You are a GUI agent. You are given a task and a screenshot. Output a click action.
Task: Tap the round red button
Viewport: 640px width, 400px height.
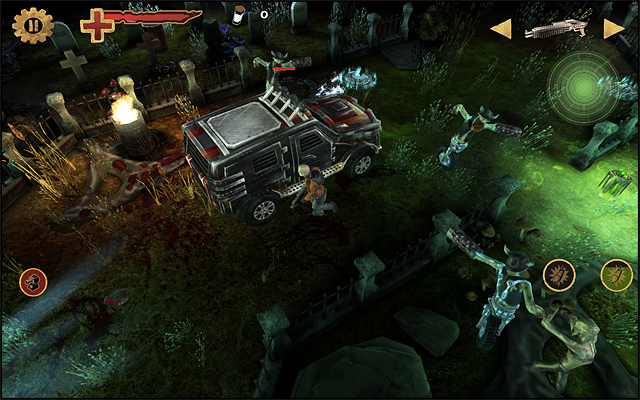click(33, 282)
